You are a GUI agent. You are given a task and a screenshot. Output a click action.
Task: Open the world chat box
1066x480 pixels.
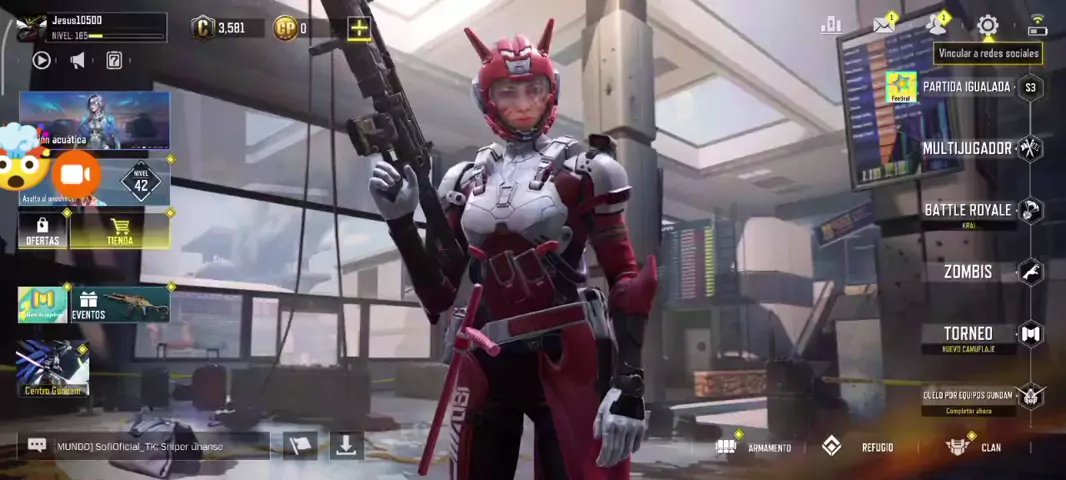pyautogui.click(x=145, y=446)
